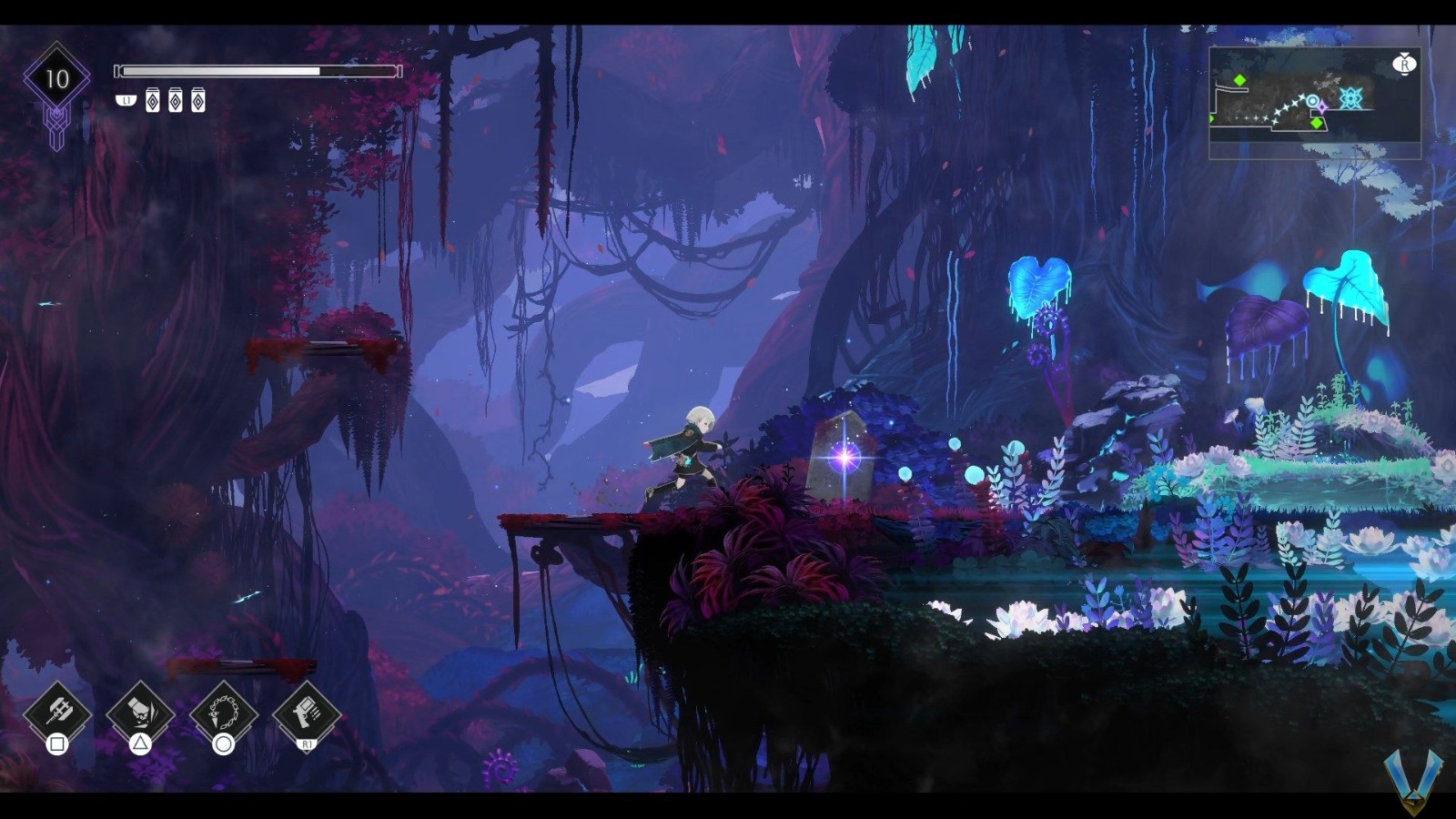Expand the minimap via the chevron above the R icon

1404,54
